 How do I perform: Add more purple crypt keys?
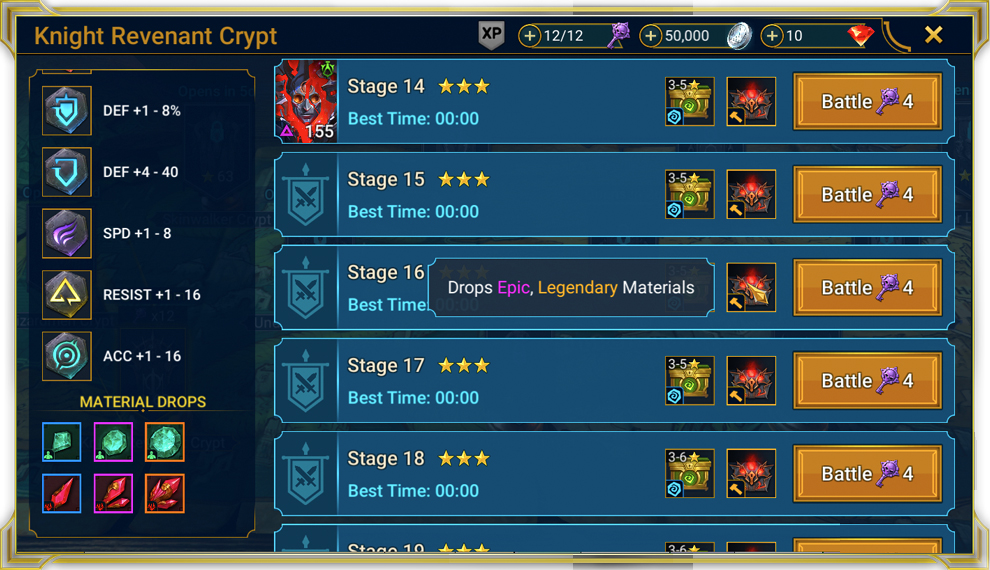(530, 36)
